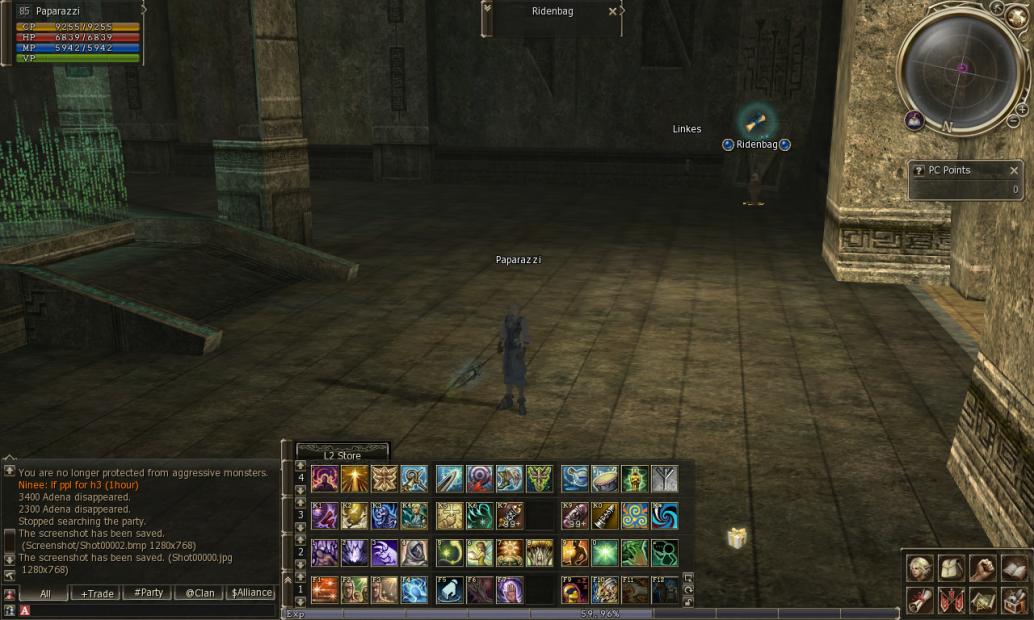Viewport: 1034px width, 620px height.
Task: Open the @Clan chat tab
Action: (x=199, y=593)
